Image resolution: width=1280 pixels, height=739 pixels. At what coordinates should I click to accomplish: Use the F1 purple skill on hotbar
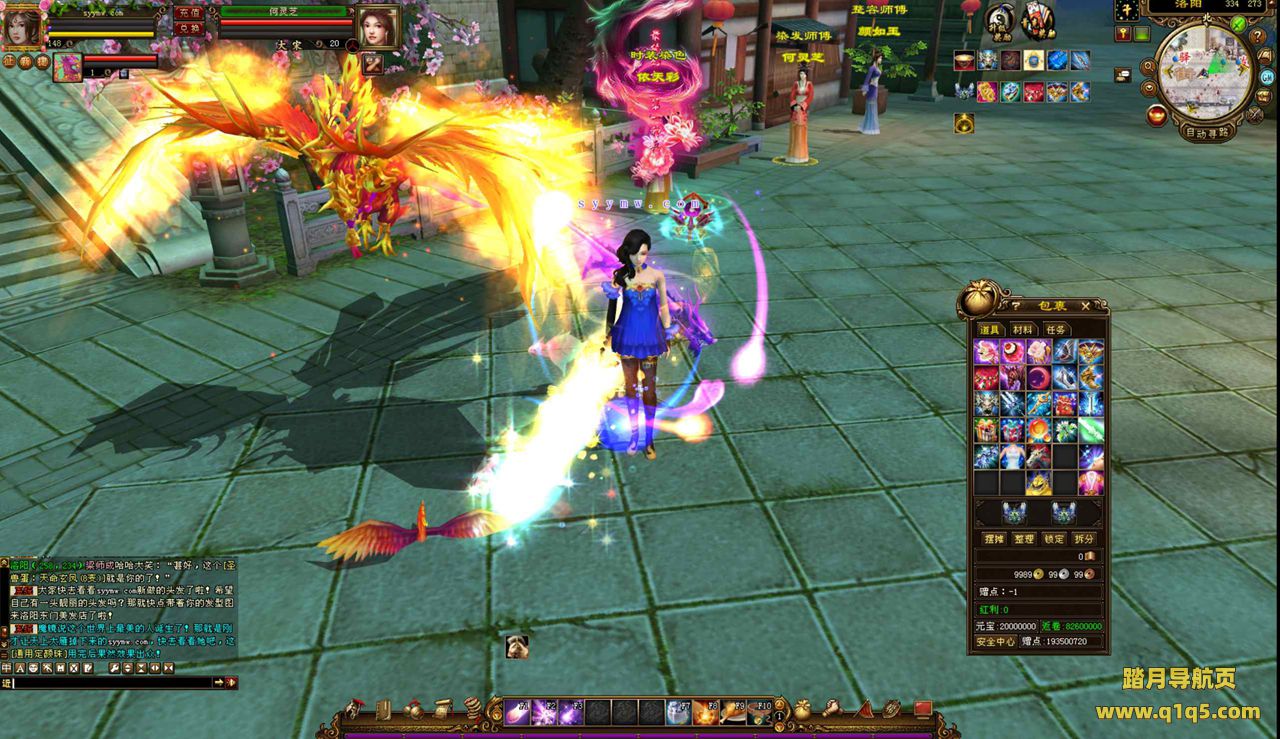click(517, 712)
